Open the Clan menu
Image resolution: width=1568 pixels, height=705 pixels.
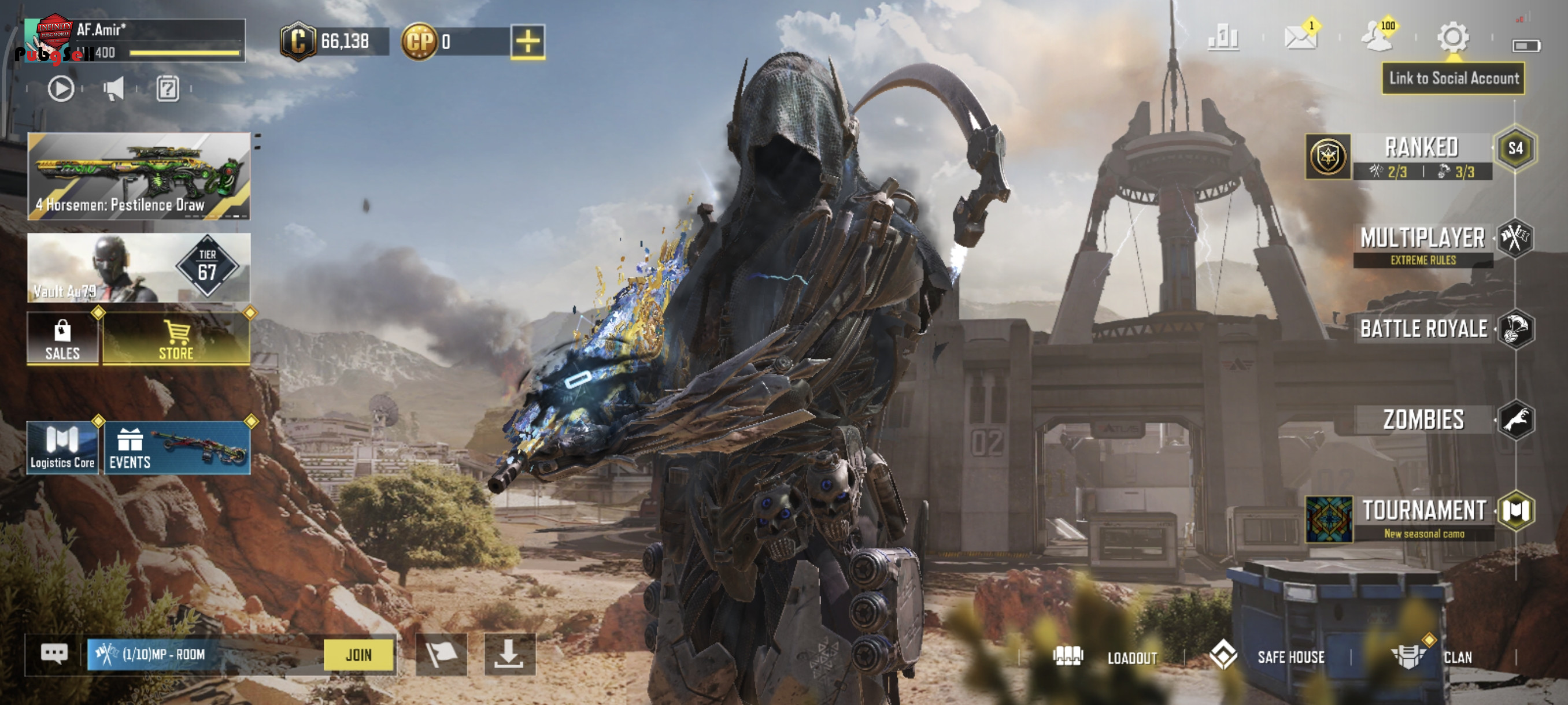pos(1433,657)
